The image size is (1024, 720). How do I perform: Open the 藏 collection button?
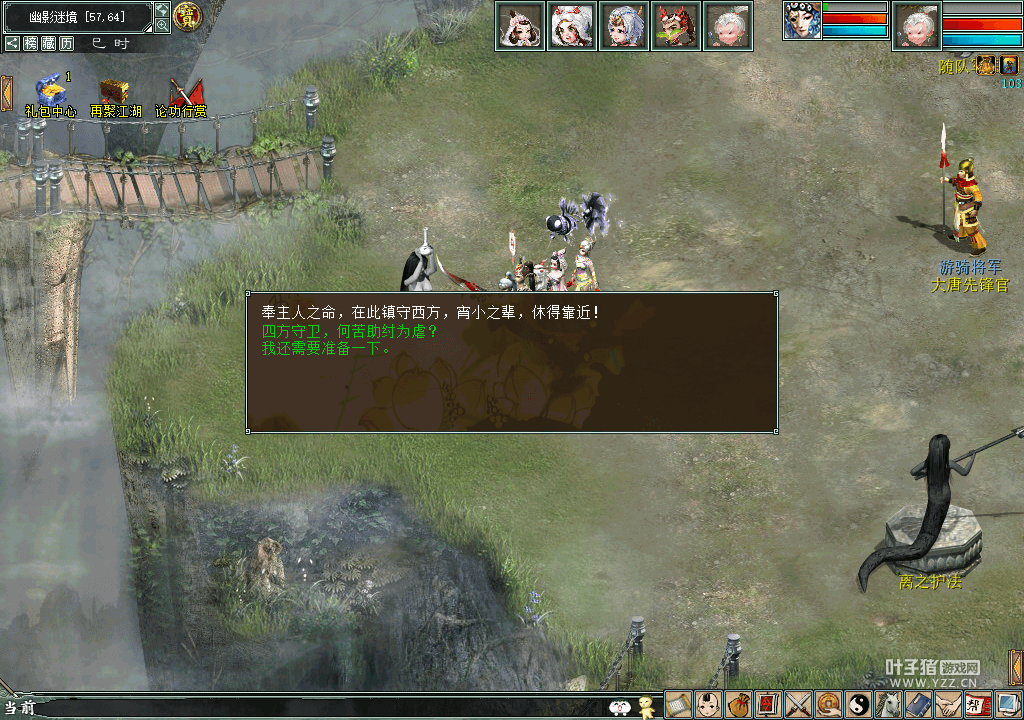pos(49,43)
